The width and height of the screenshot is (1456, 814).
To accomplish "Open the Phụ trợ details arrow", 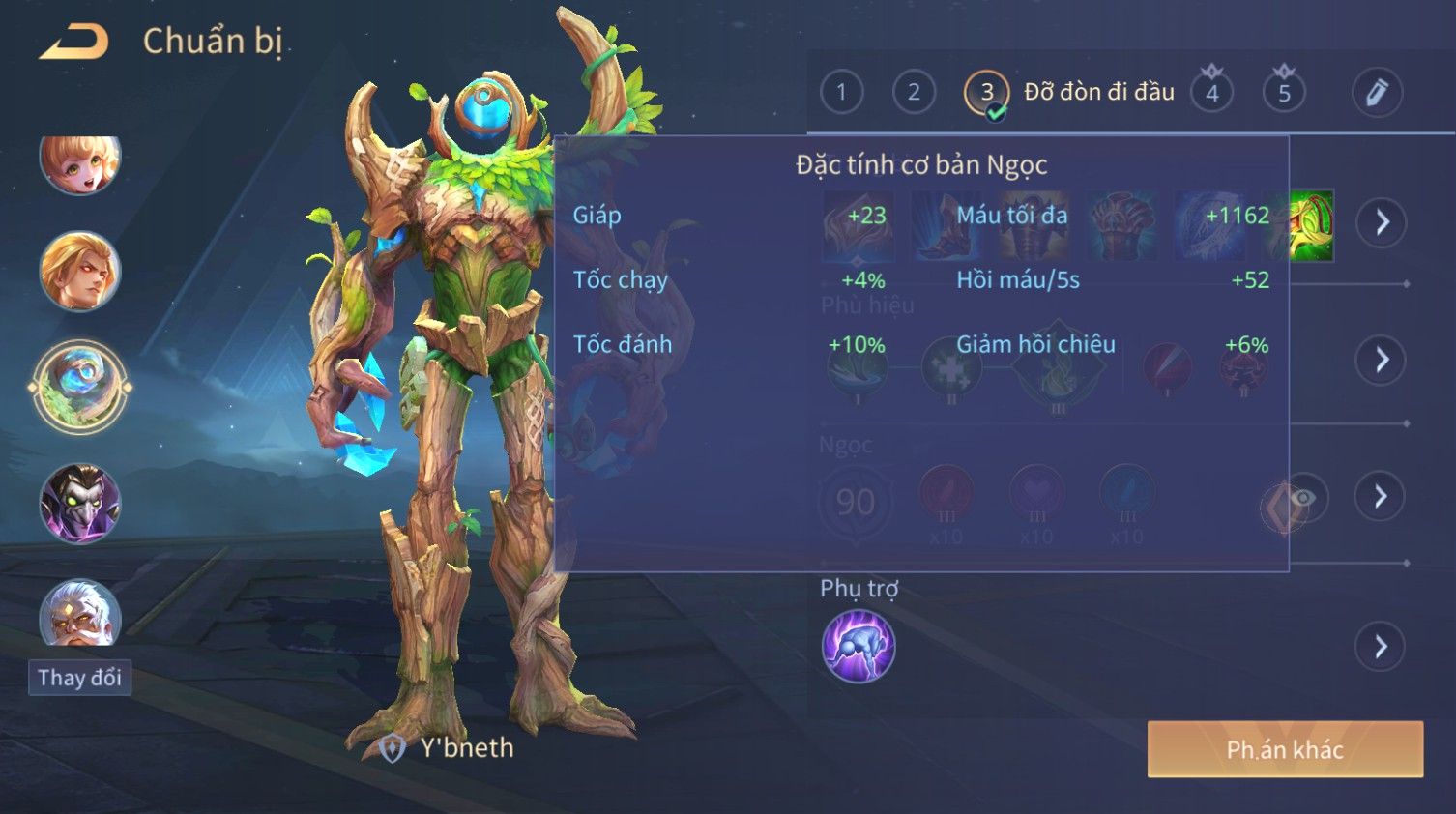I will tap(1381, 646).
